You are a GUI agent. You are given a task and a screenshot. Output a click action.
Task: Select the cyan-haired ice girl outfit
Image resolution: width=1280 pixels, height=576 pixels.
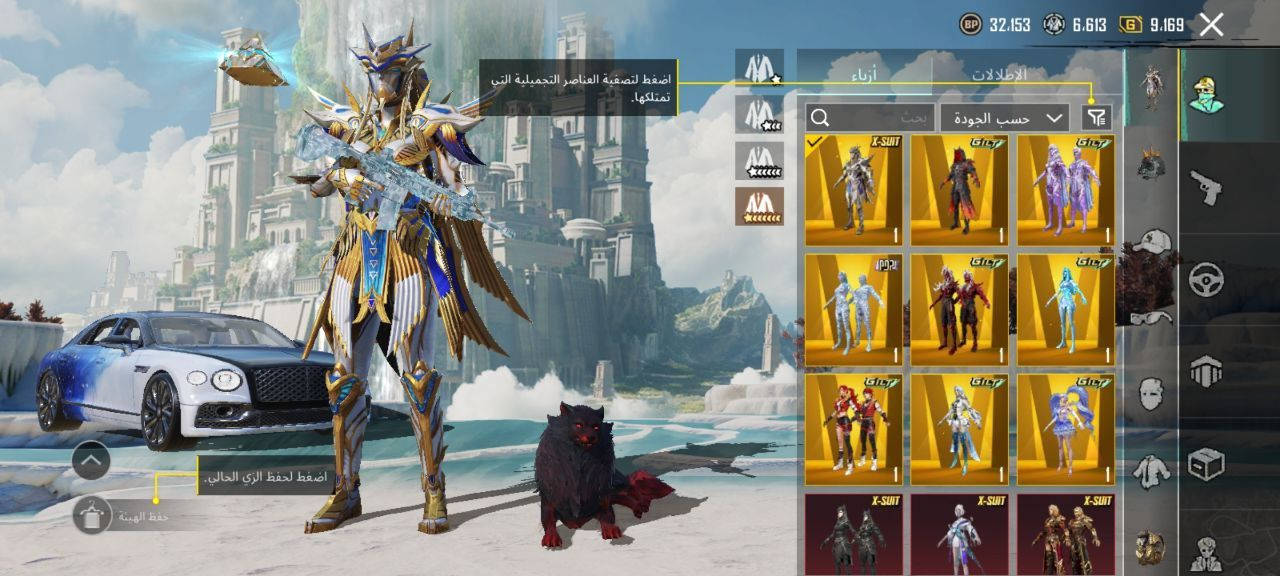(x=1065, y=309)
